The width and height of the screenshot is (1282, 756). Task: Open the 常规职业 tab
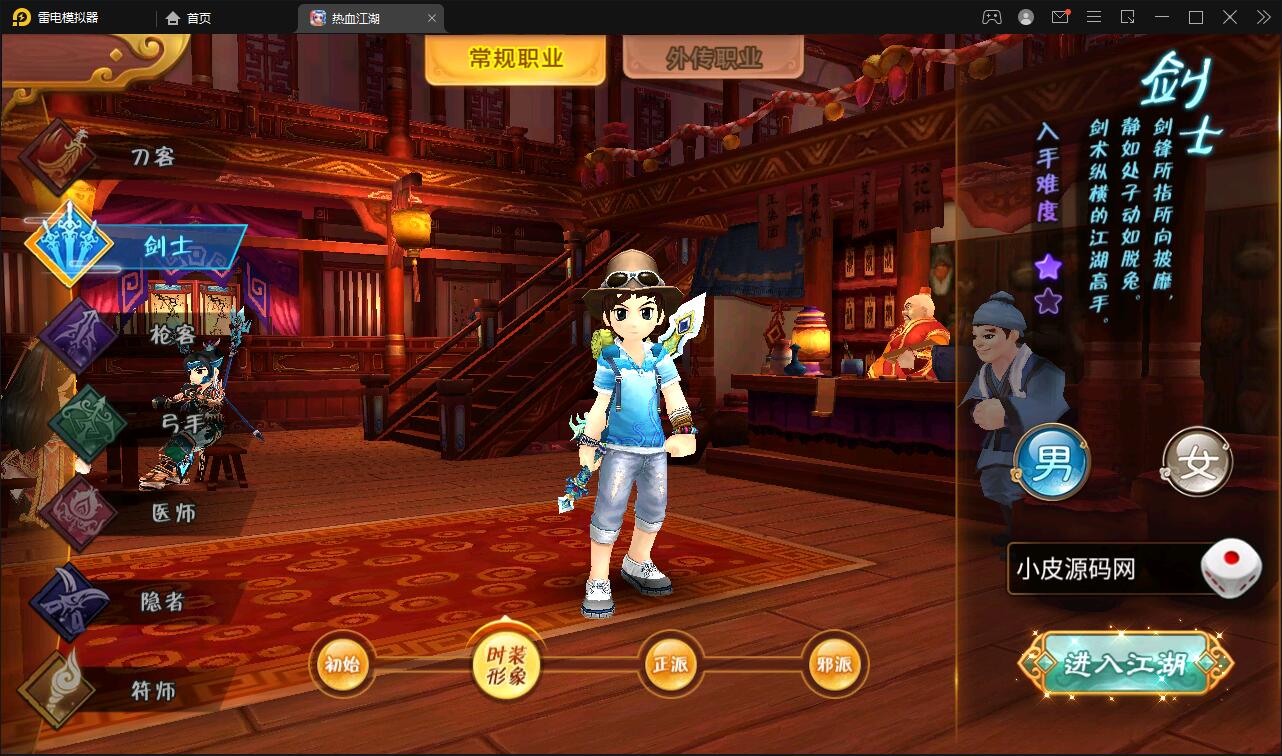point(514,55)
